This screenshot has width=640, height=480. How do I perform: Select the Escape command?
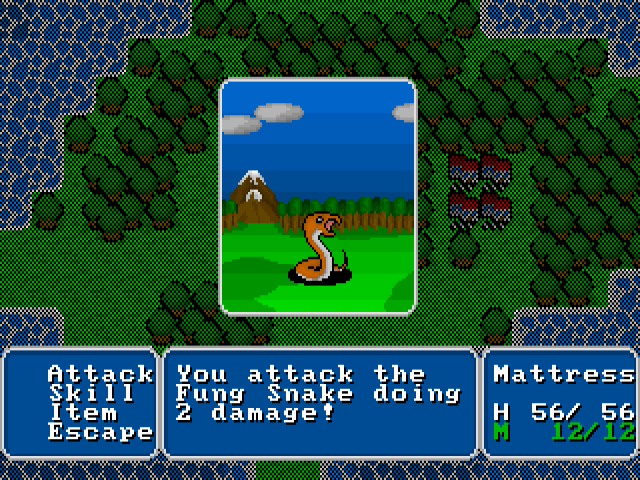(100, 432)
